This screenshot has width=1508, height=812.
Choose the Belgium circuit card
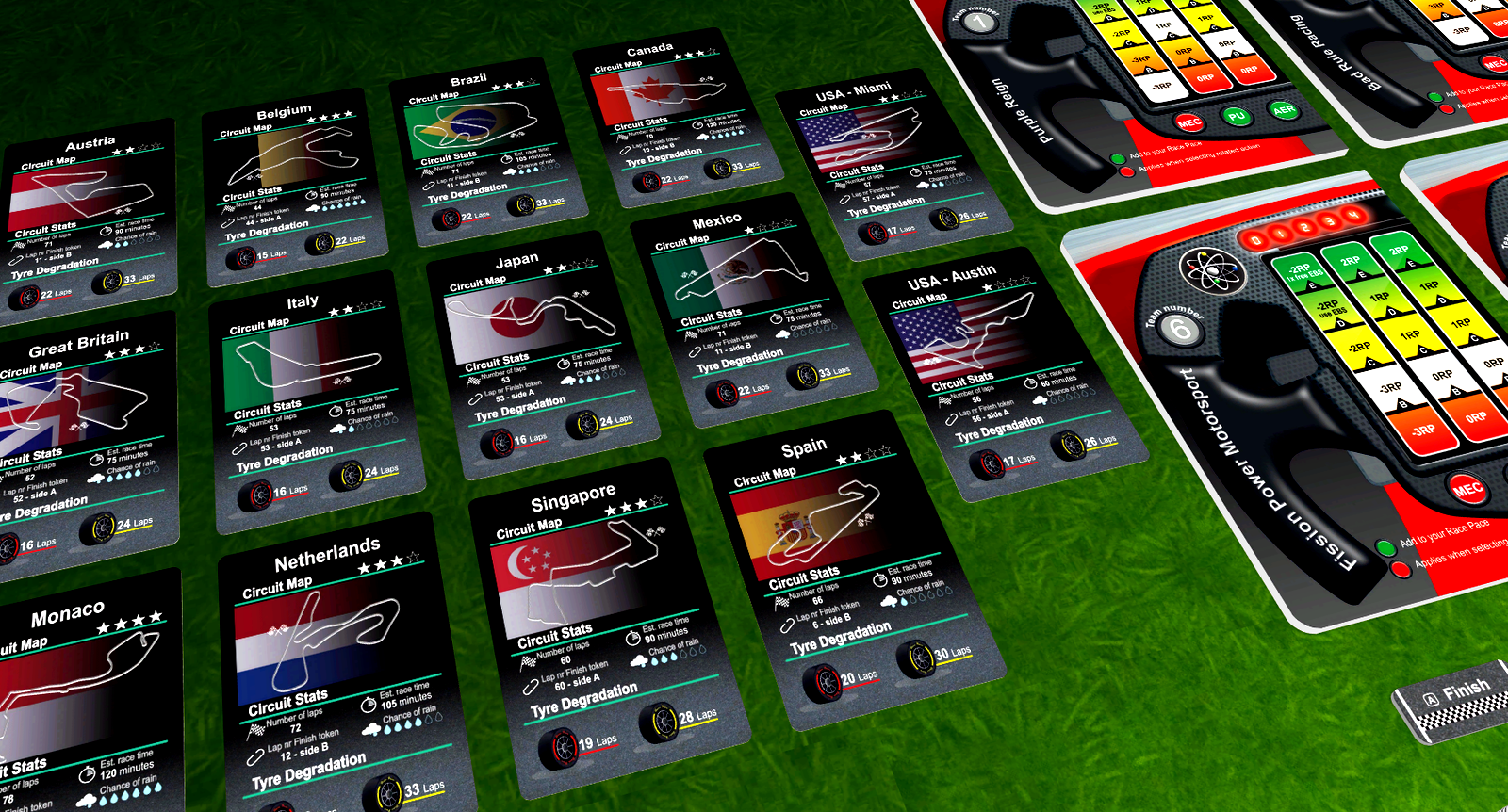[293, 188]
